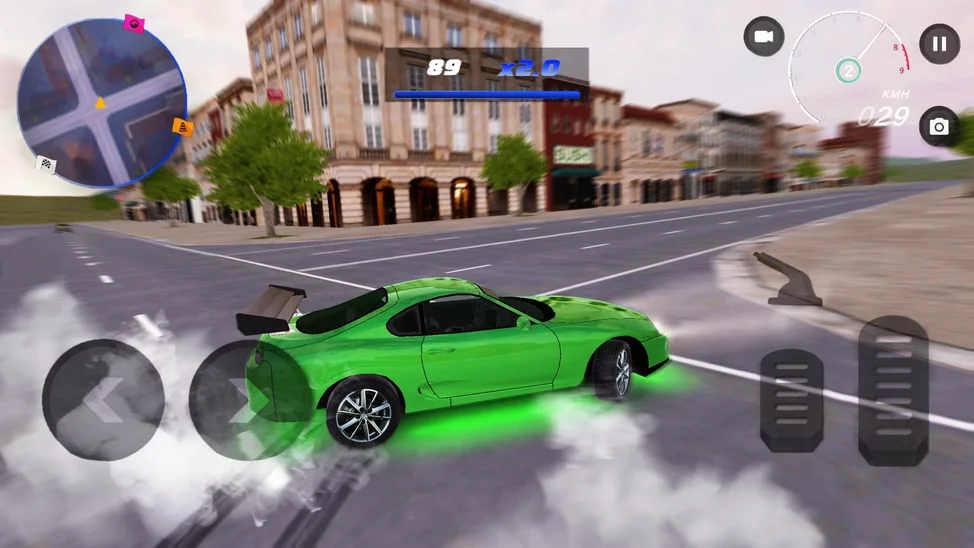Viewport: 974px width, 548px height.
Task: Take a screenshot with the photo camera button
Action: coord(938,127)
